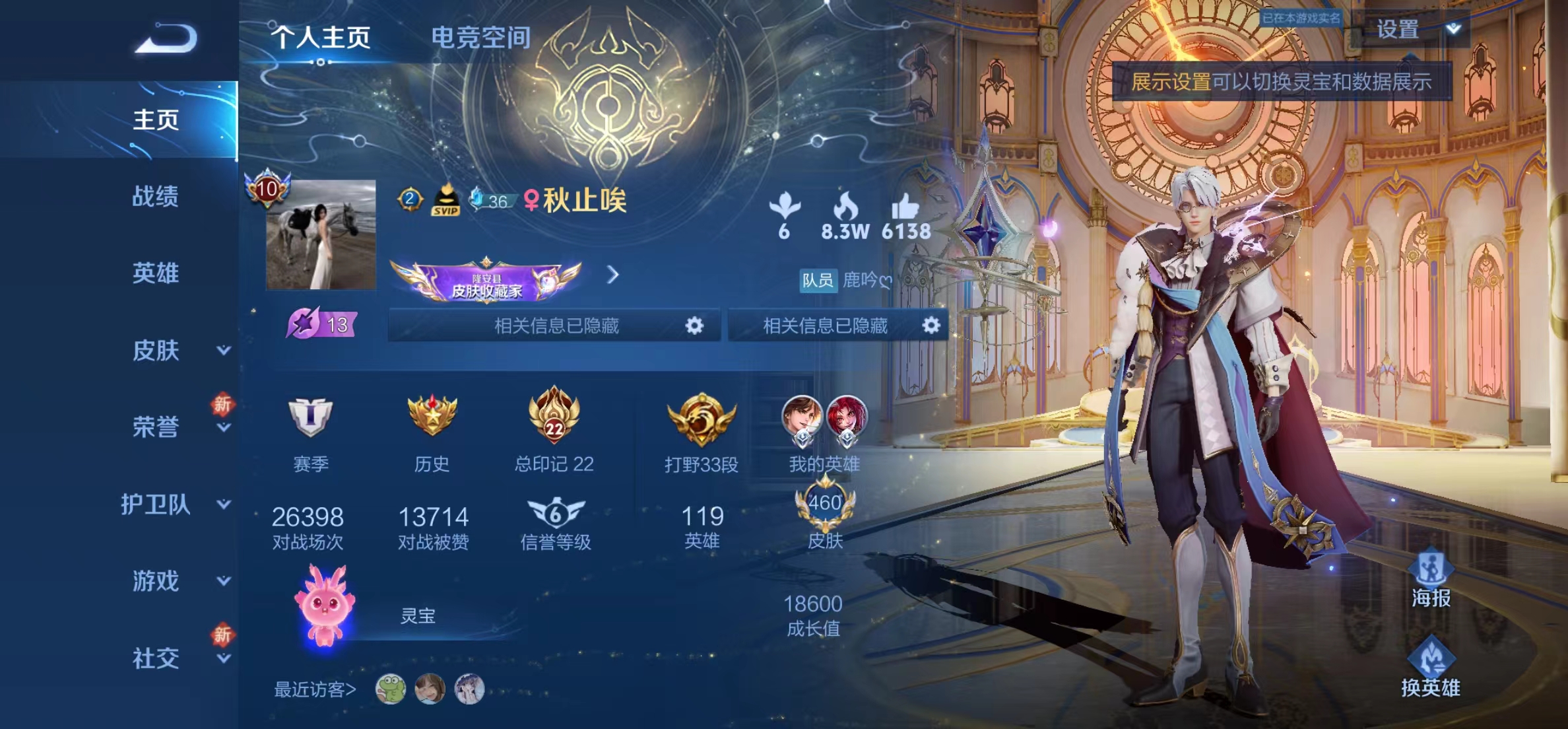1568x729 pixels.
Task: Open settings gear on second 相关信息已隐藏 bar
Action: tap(931, 324)
